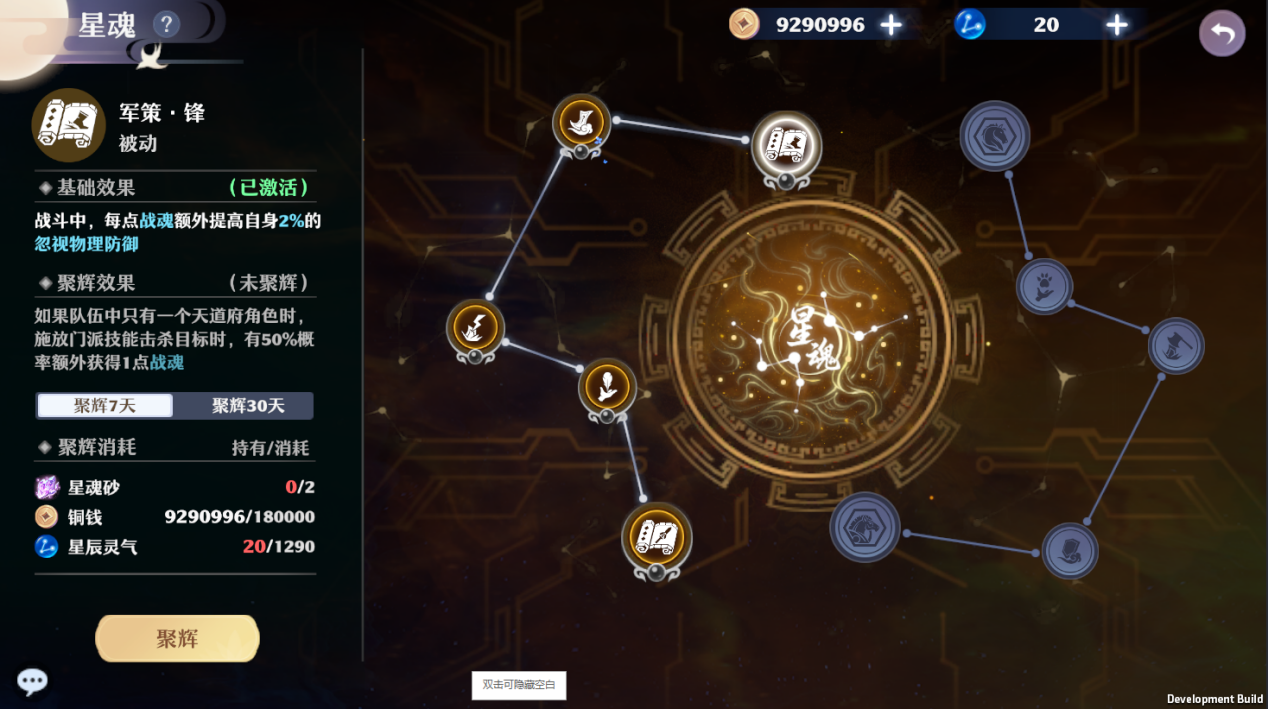Select the gold scroll and brush node
Screen dimensions: 1268x709
click(x=656, y=538)
